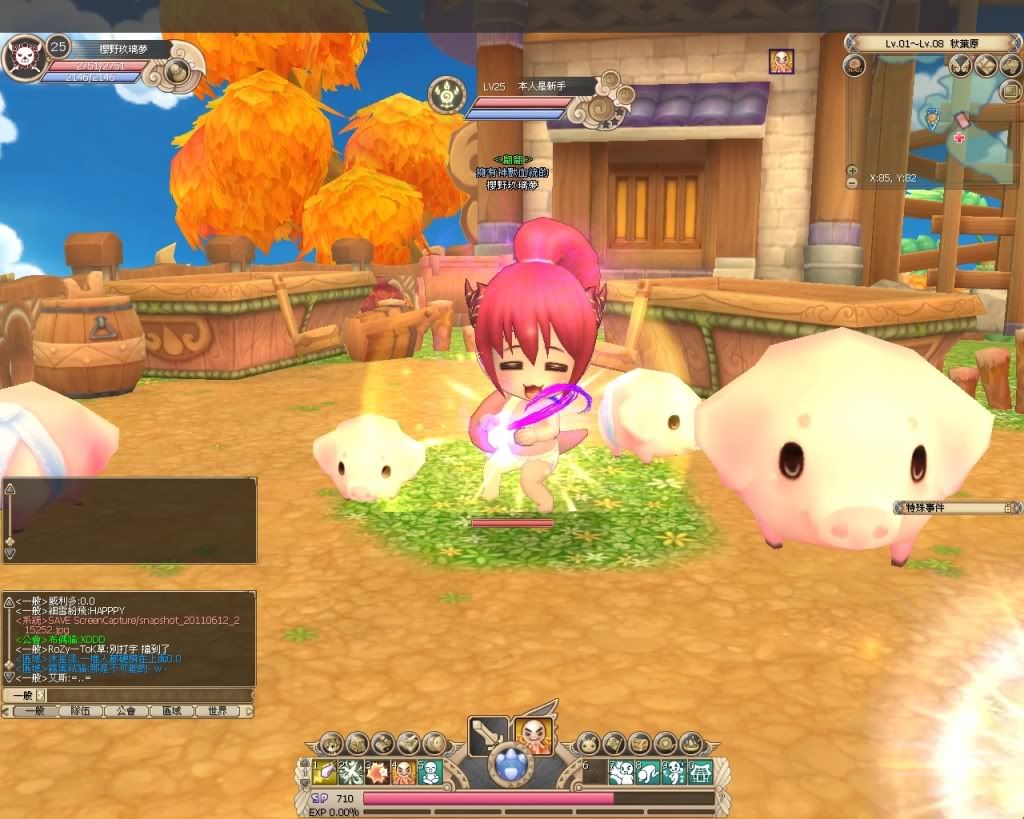Open the MALL button beside the minimap
The image size is (1024, 819).
tap(854, 66)
